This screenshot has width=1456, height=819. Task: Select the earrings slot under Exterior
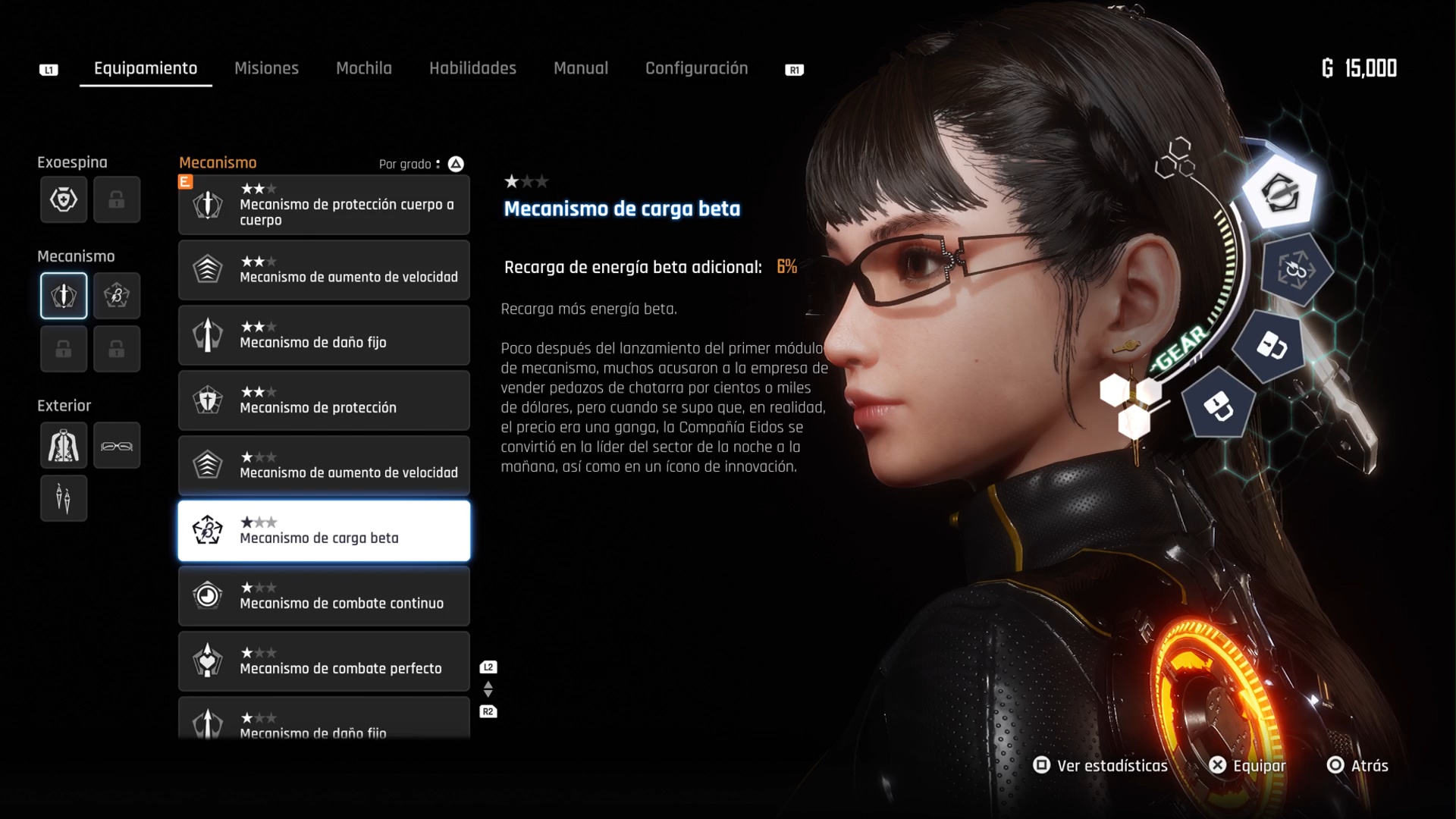coord(64,498)
